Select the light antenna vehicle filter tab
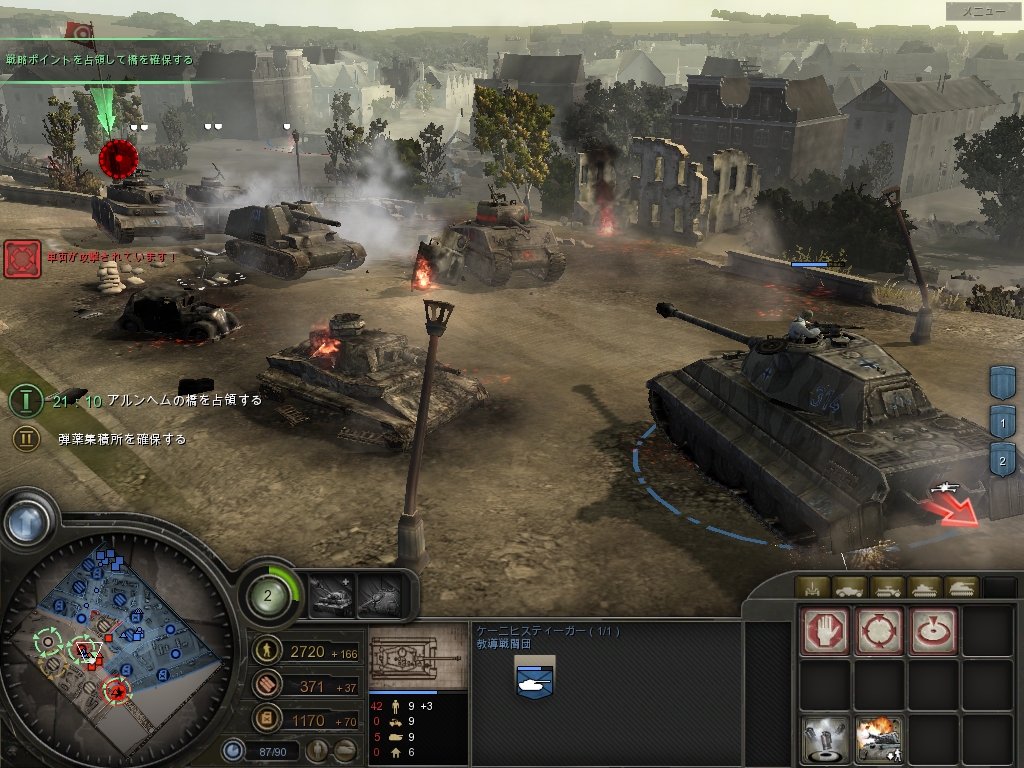Screen dimensions: 1024x768 (811, 587)
